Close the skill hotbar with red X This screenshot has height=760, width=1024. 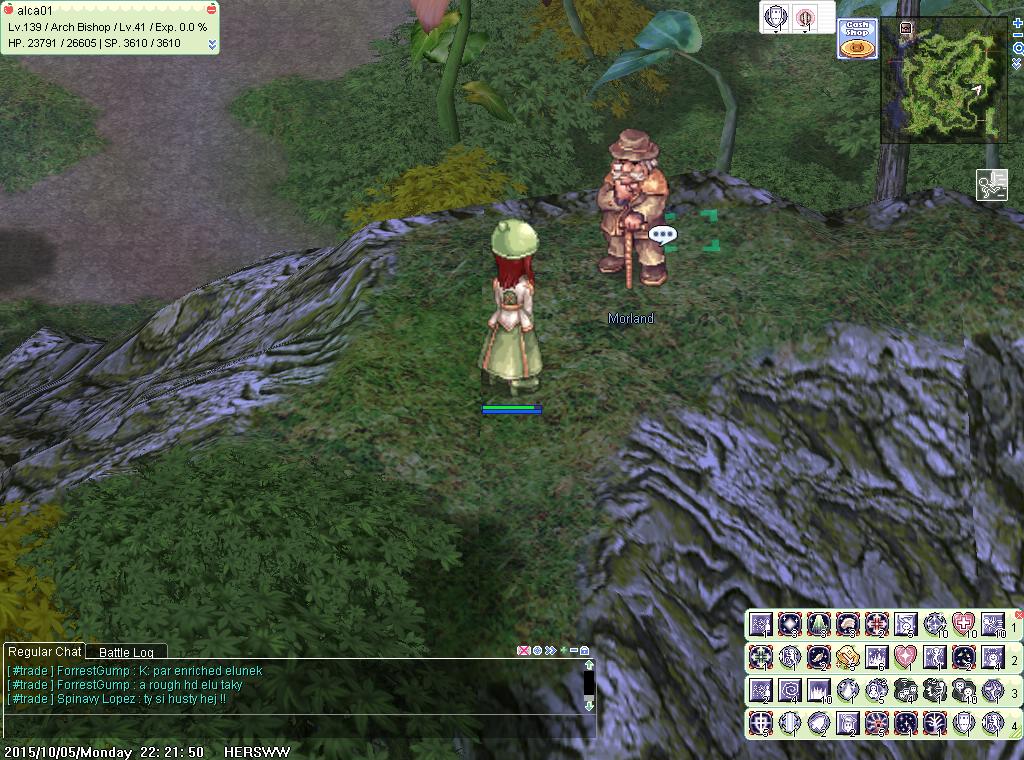[x=1019, y=614]
